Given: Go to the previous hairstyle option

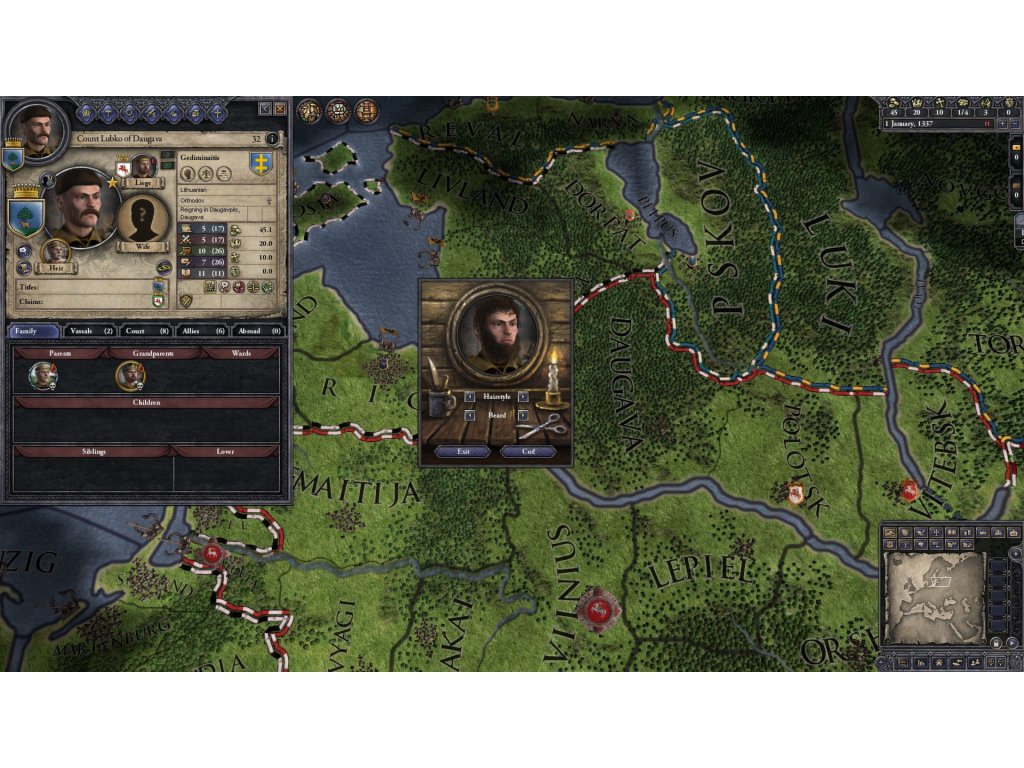Looking at the screenshot, I should 471,397.
